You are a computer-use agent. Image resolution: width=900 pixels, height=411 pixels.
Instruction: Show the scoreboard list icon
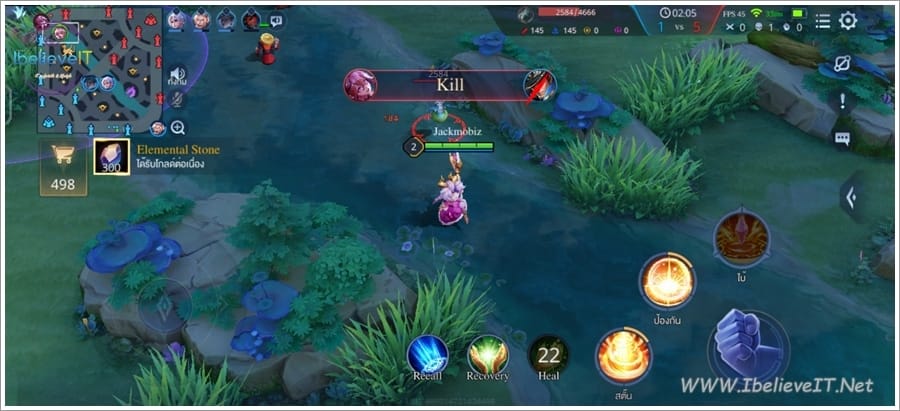(822, 21)
